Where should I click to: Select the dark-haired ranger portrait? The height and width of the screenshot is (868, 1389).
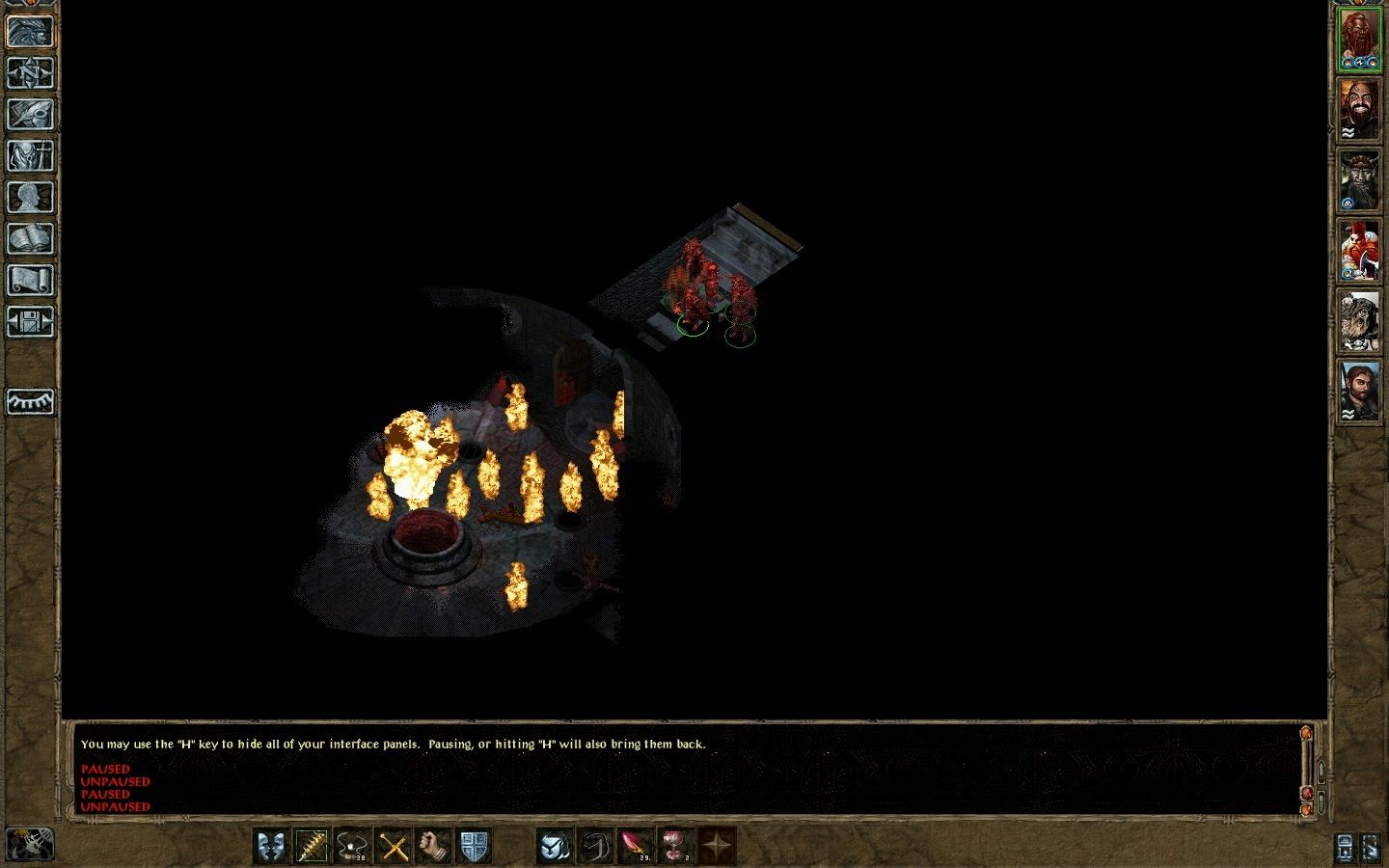coord(1359,392)
